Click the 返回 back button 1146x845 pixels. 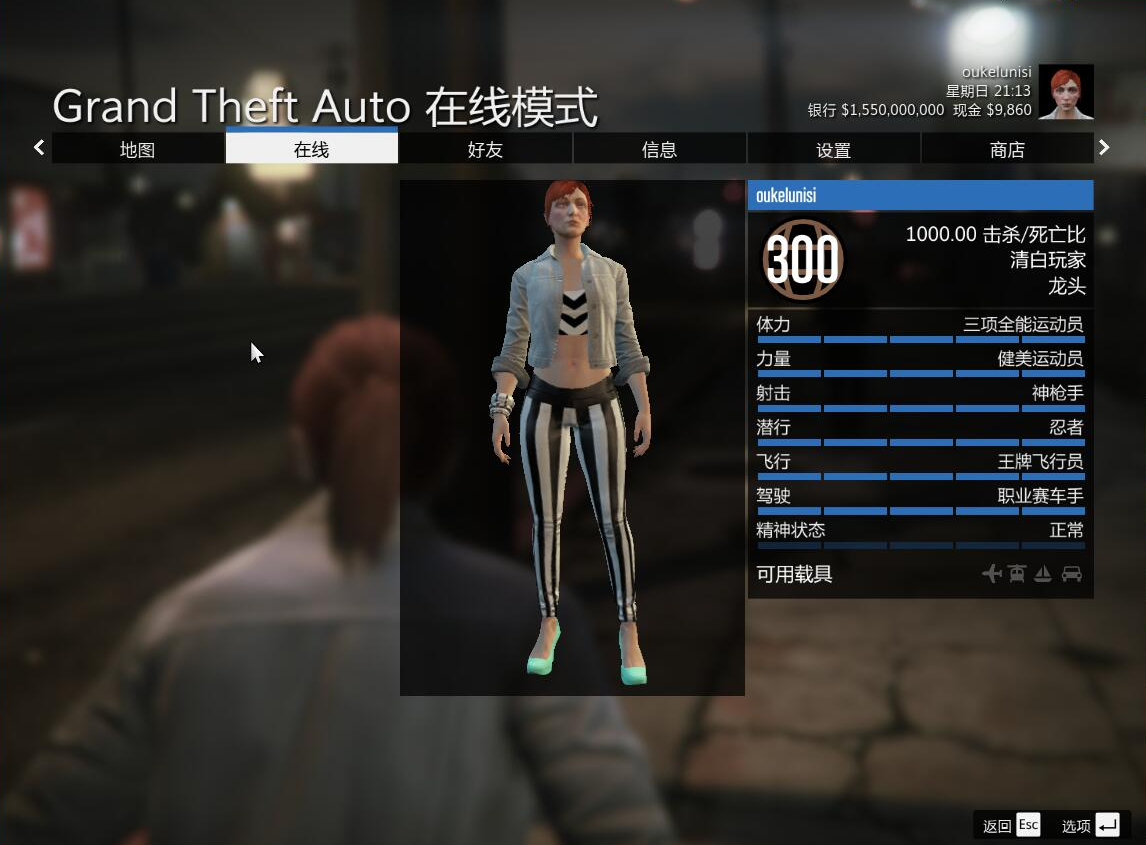(x=1011, y=825)
